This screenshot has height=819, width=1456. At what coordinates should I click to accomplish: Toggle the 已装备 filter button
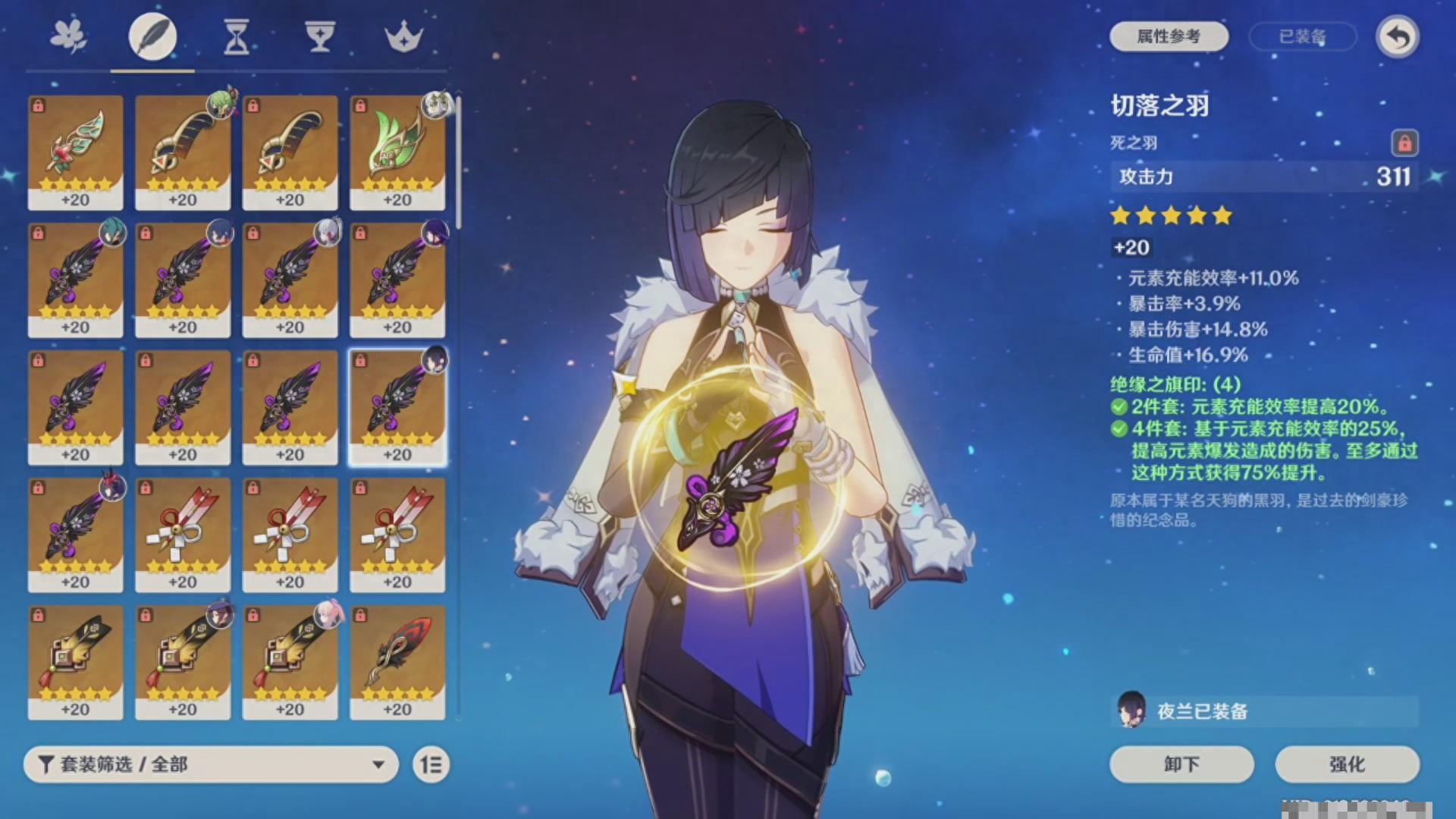point(1302,36)
